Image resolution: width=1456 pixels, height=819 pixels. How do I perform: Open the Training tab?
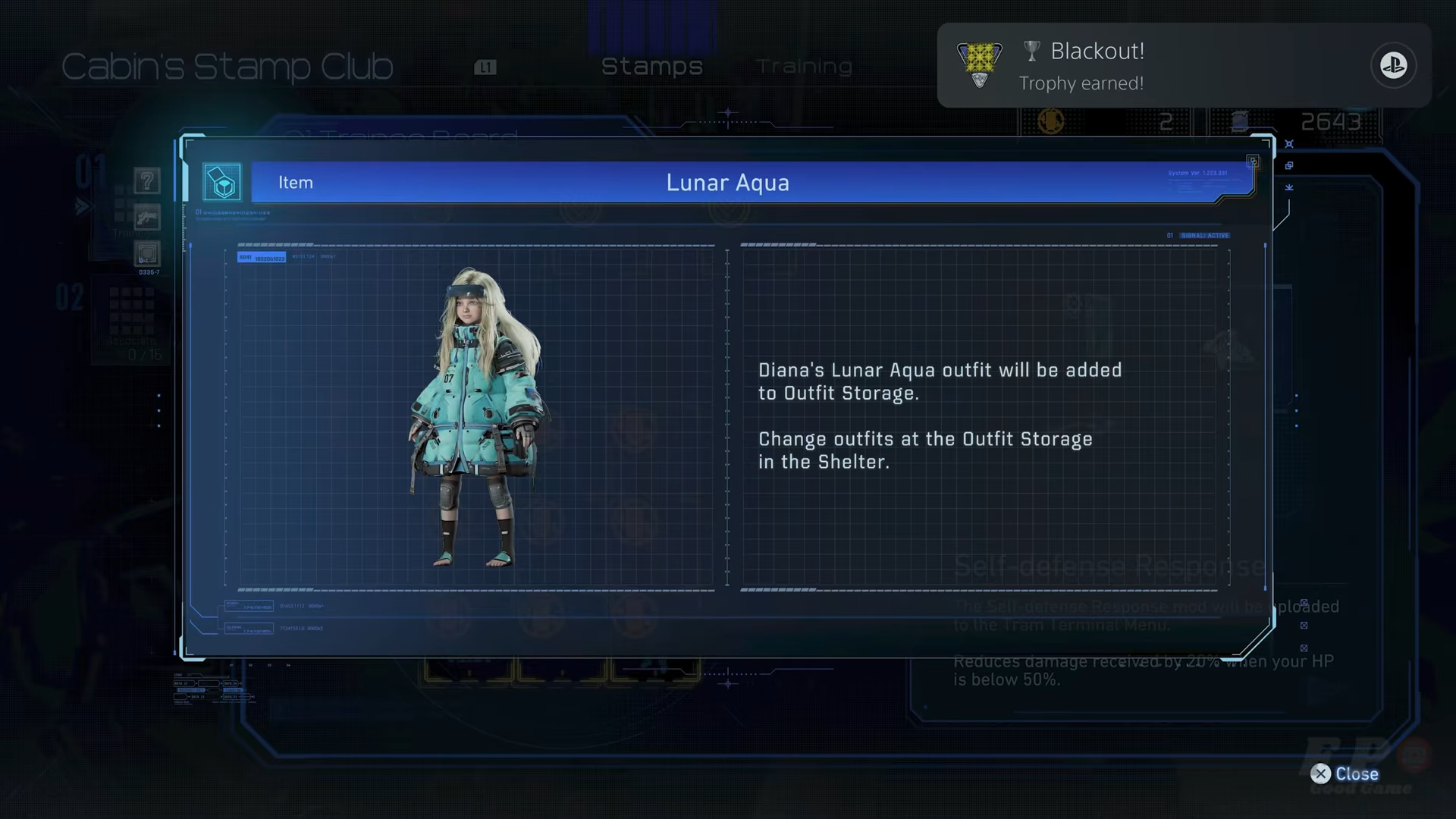tap(804, 67)
